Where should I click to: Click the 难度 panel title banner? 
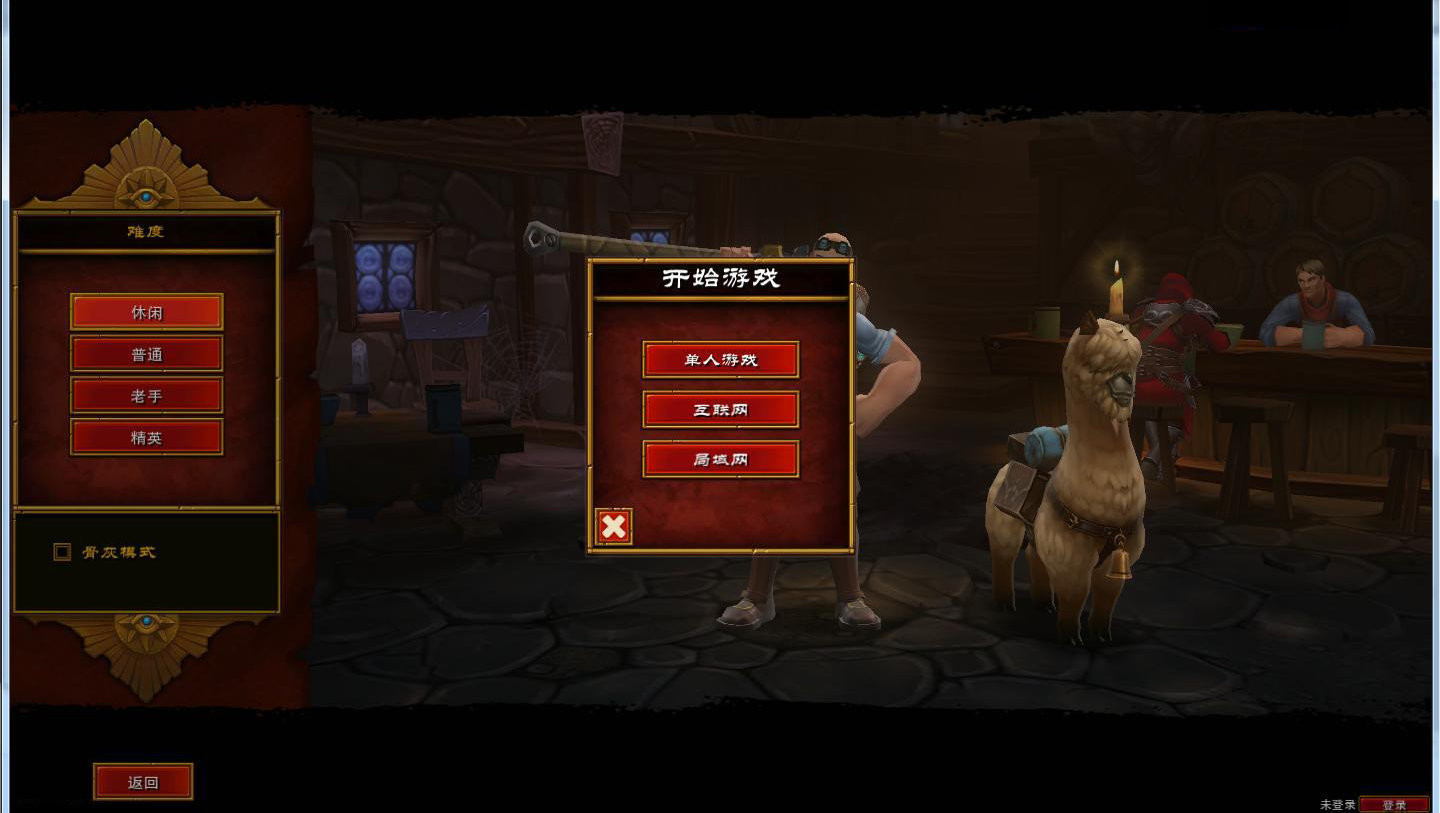[x=146, y=229]
